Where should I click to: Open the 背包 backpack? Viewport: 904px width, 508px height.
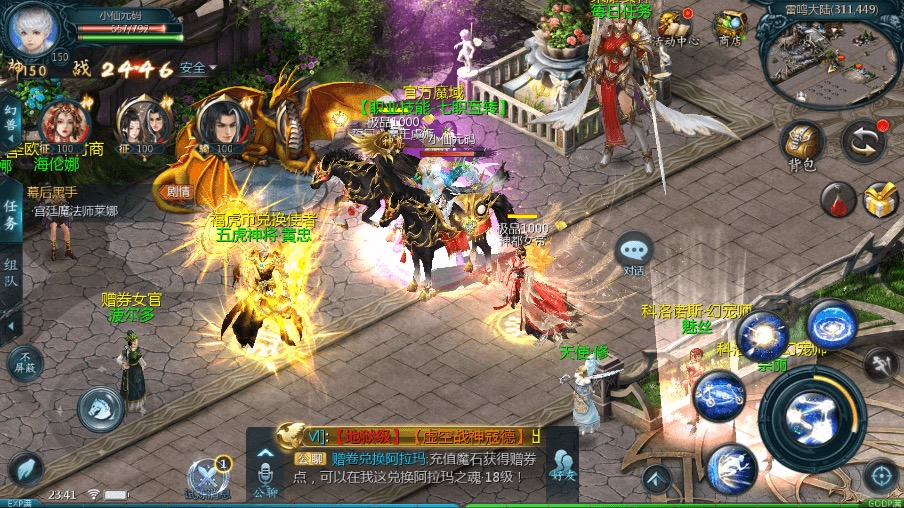pos(802,146)
